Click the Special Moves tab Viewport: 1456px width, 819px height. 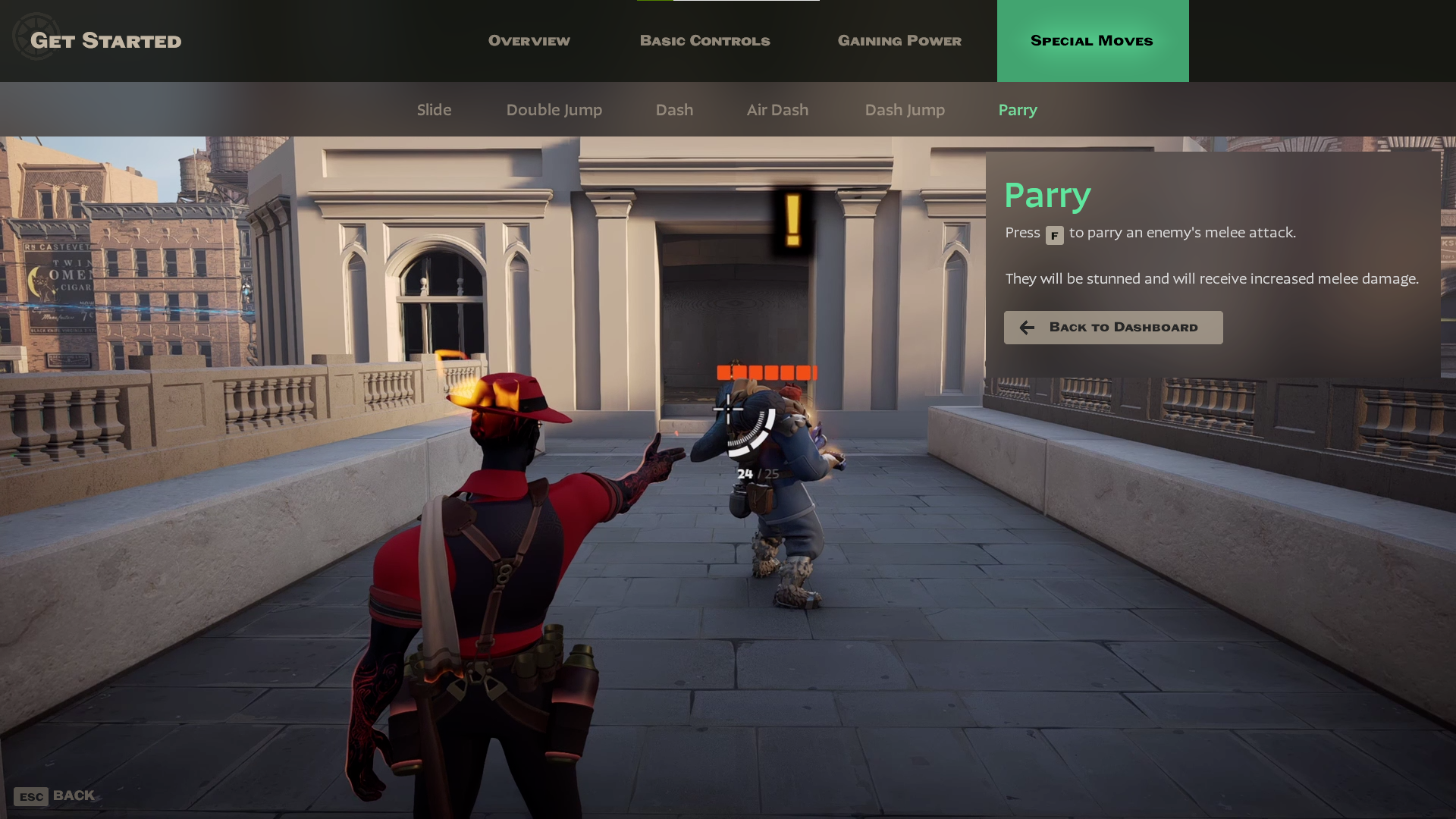[1092, 41]
